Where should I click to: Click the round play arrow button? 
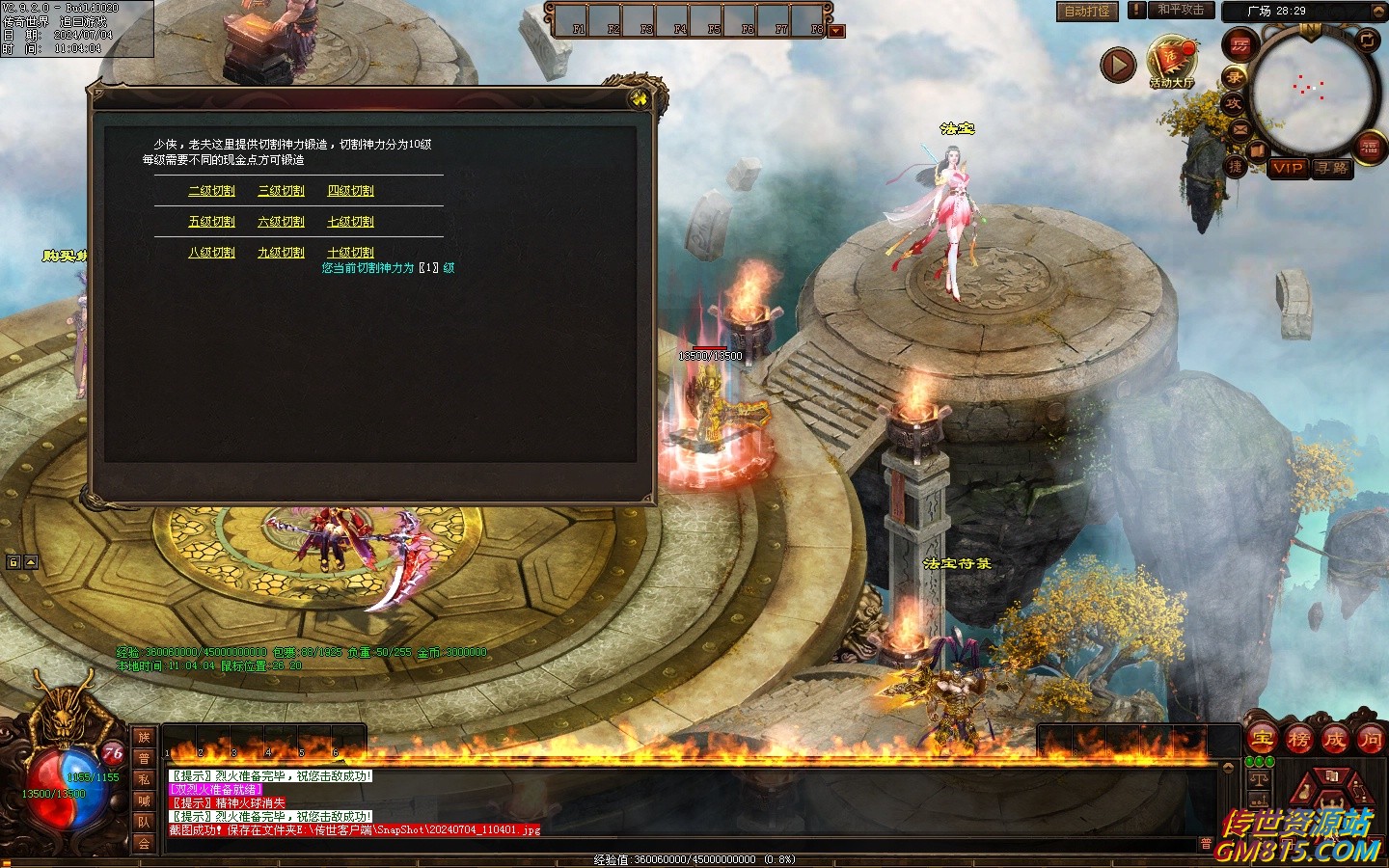pos(1118,65)
